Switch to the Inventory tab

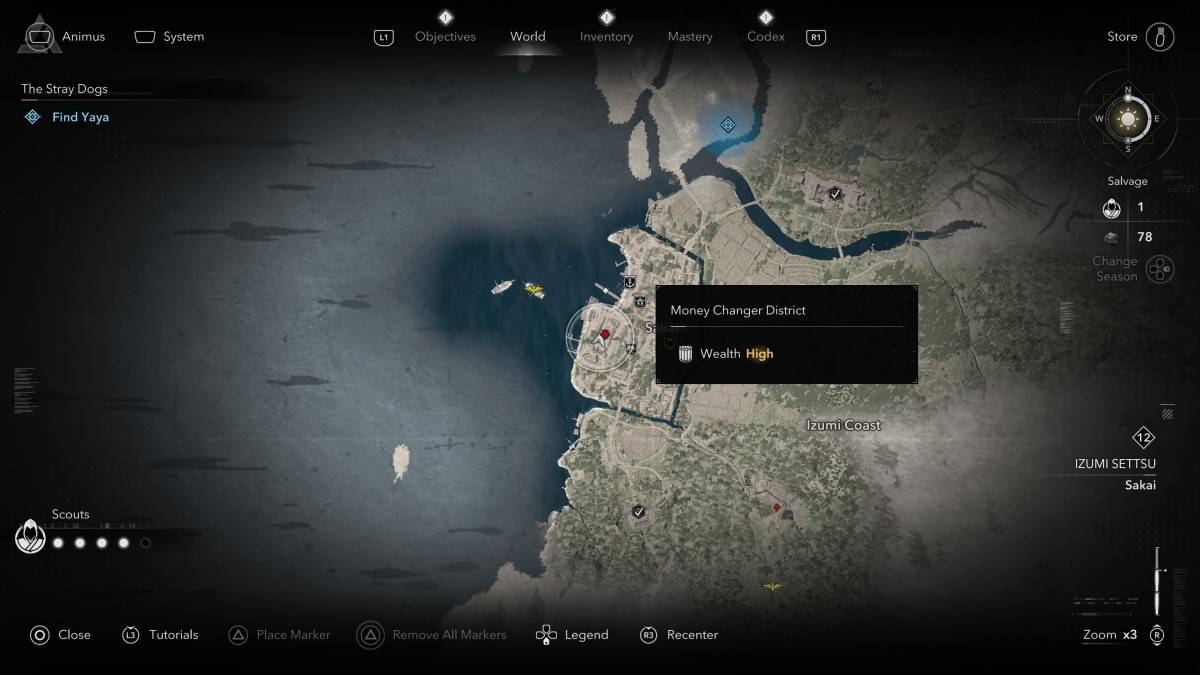coord(606,37)
